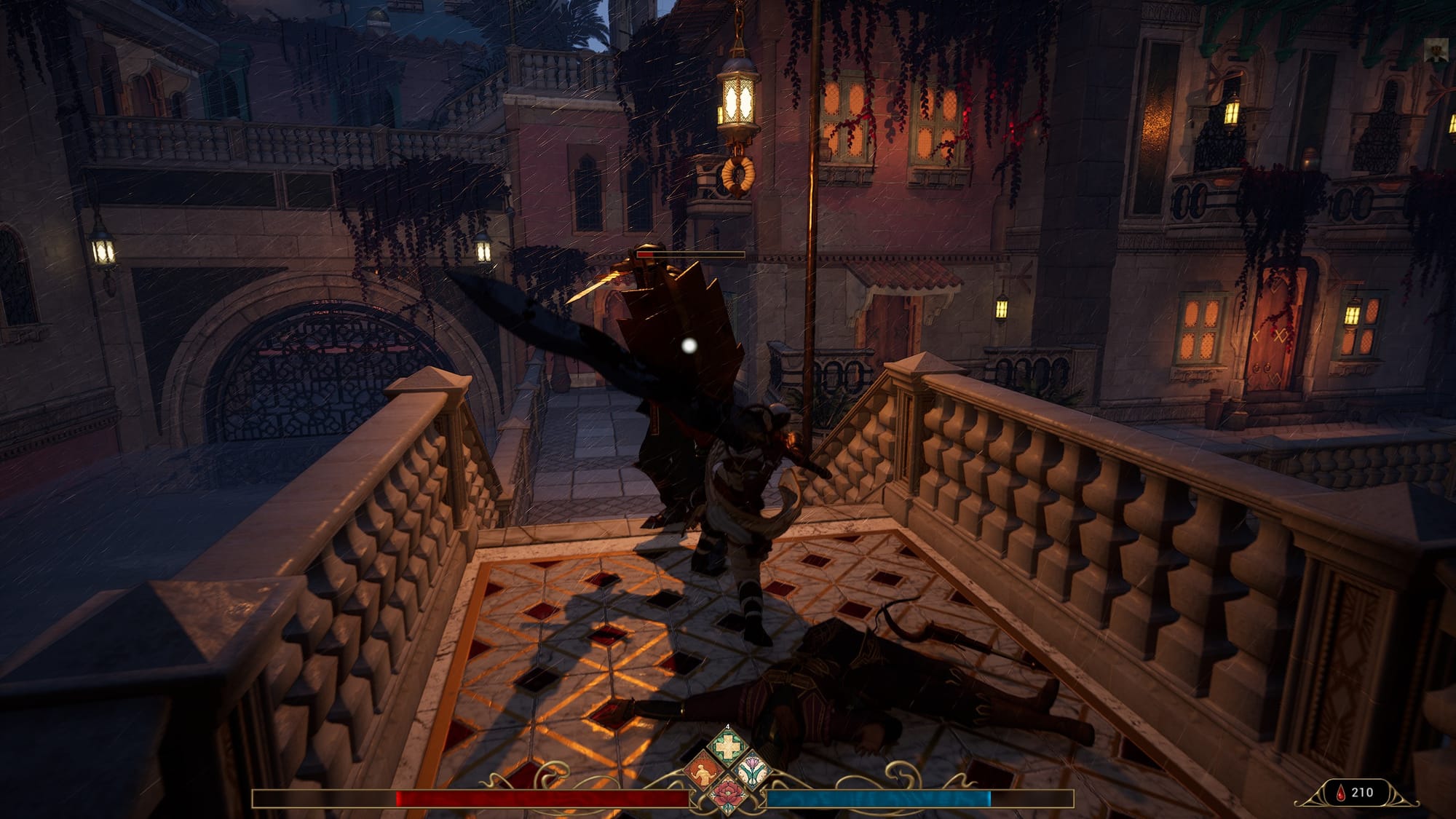Activate the orange flexing figure ability
The width and height of the screenshot is (1456, 819).
(x=703, y=772)
